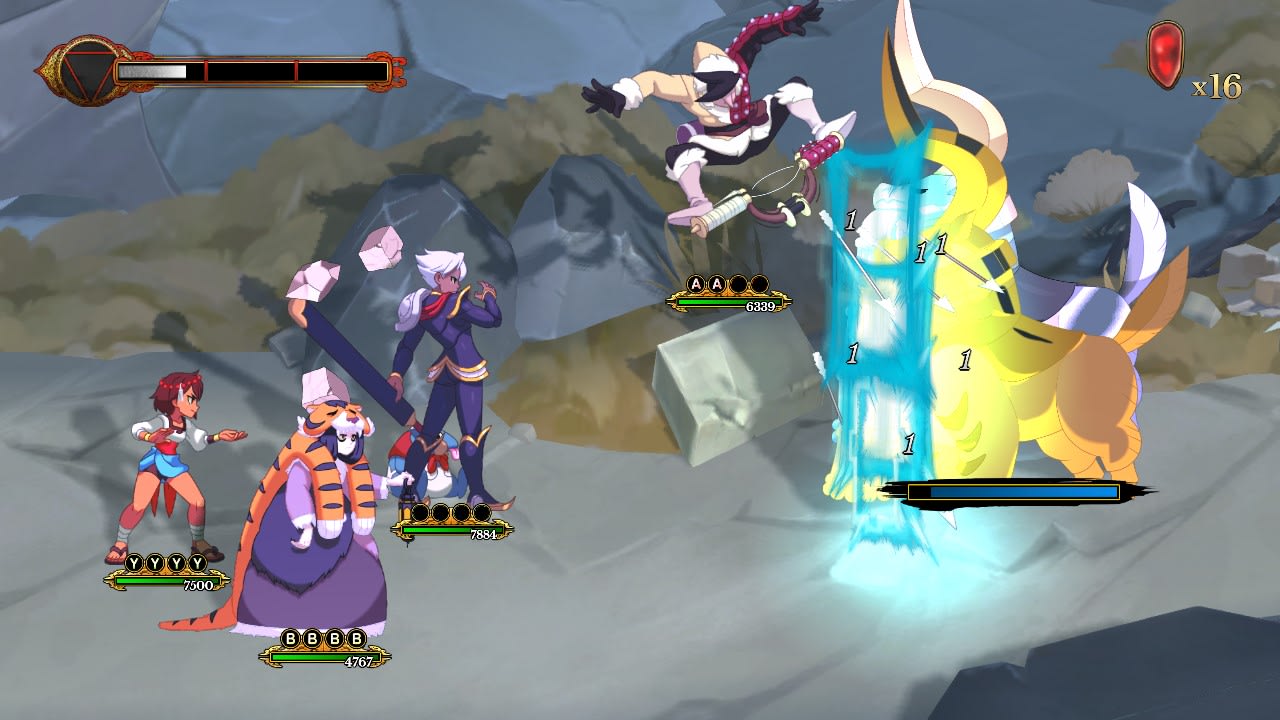Select the second A action pip

tap(716, 283)
